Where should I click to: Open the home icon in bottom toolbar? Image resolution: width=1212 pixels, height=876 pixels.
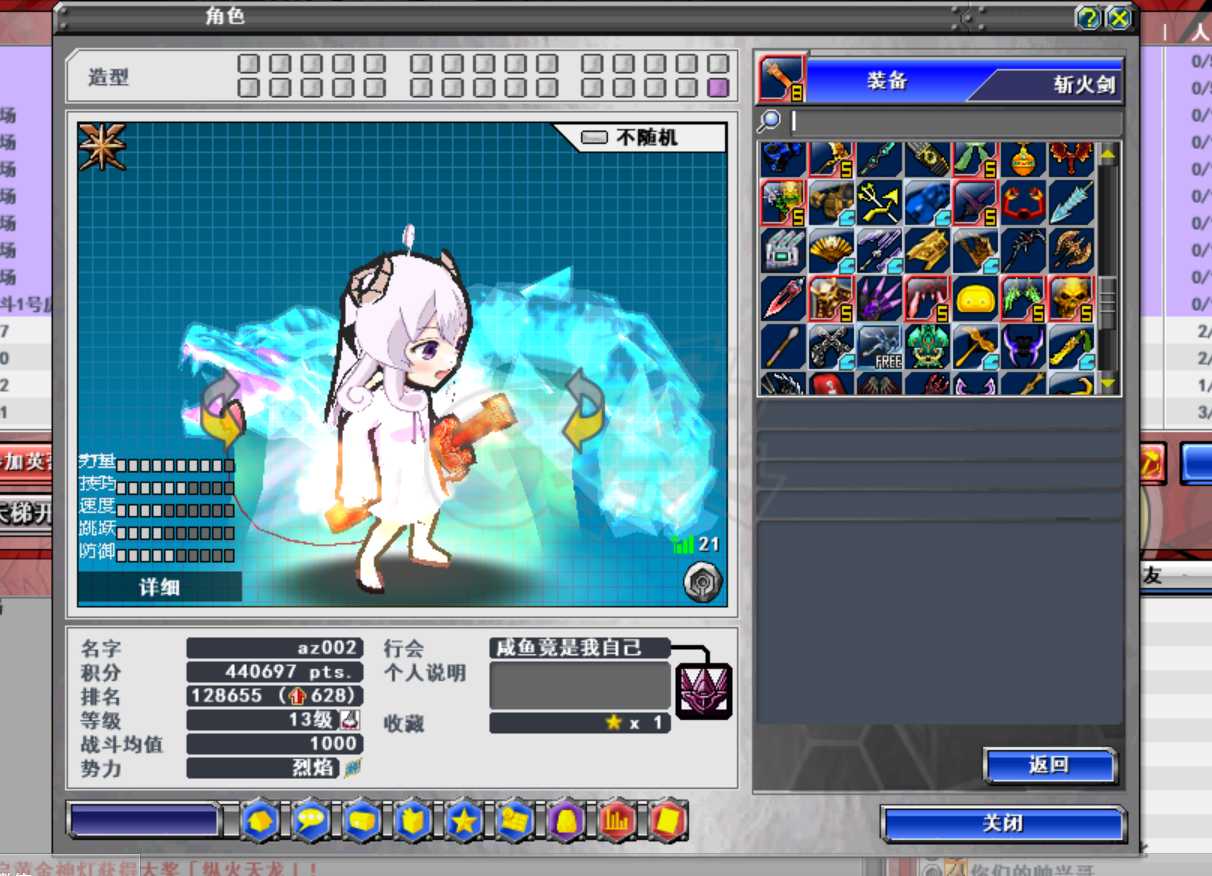coord(260,821)
